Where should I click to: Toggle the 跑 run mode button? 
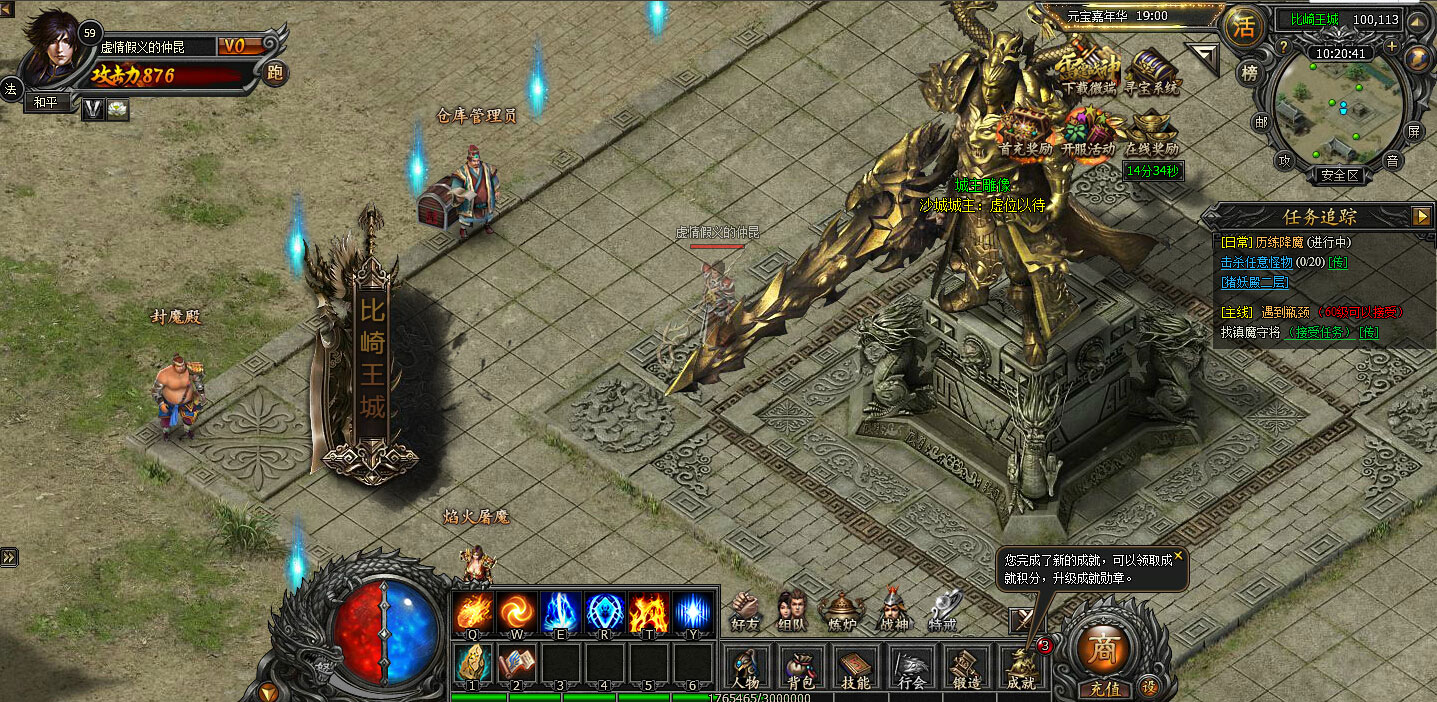click(x=275, y=72)
